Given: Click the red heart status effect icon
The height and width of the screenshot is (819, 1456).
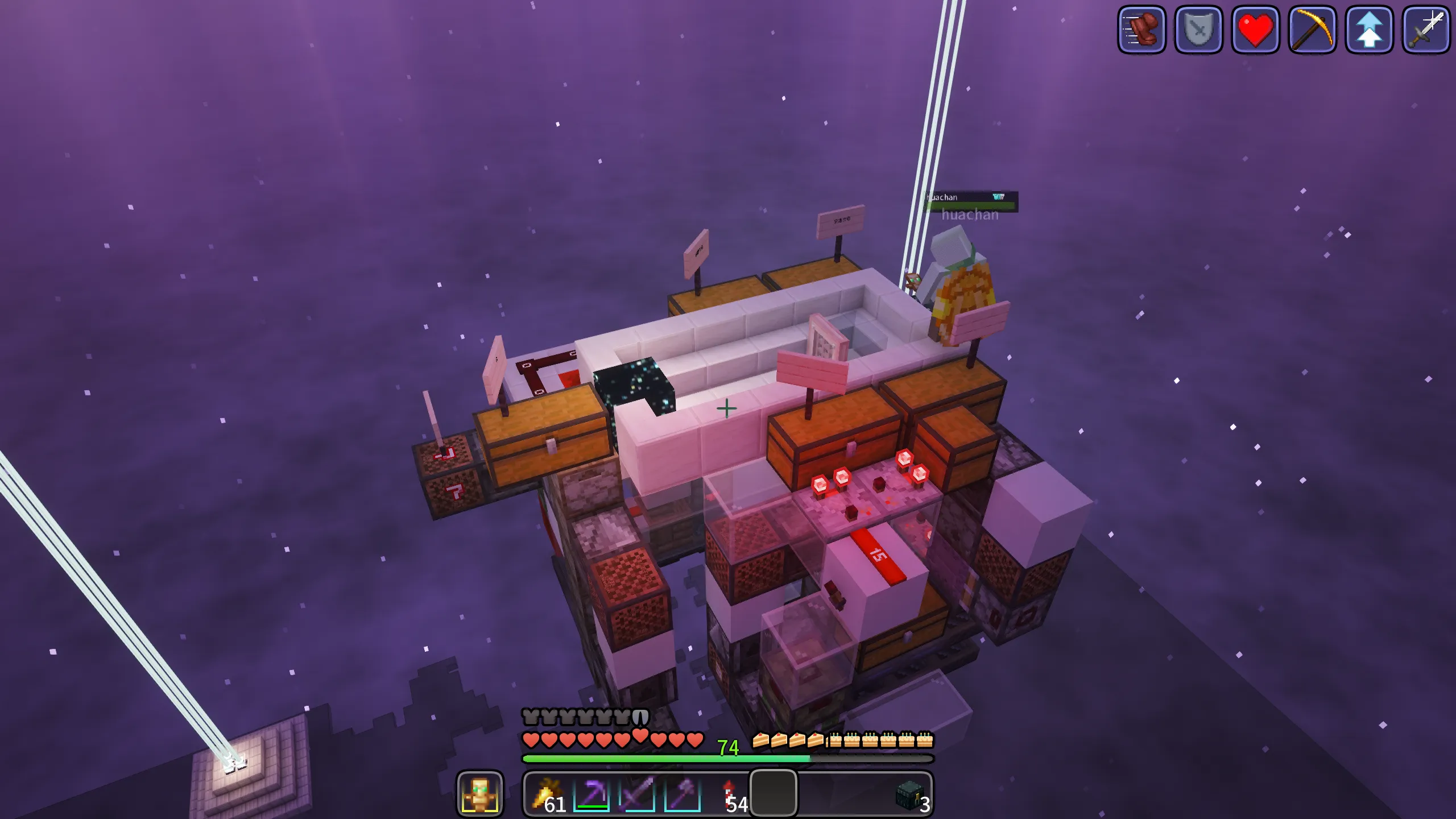Looking at the screenshot, I should click(1255, 30).
